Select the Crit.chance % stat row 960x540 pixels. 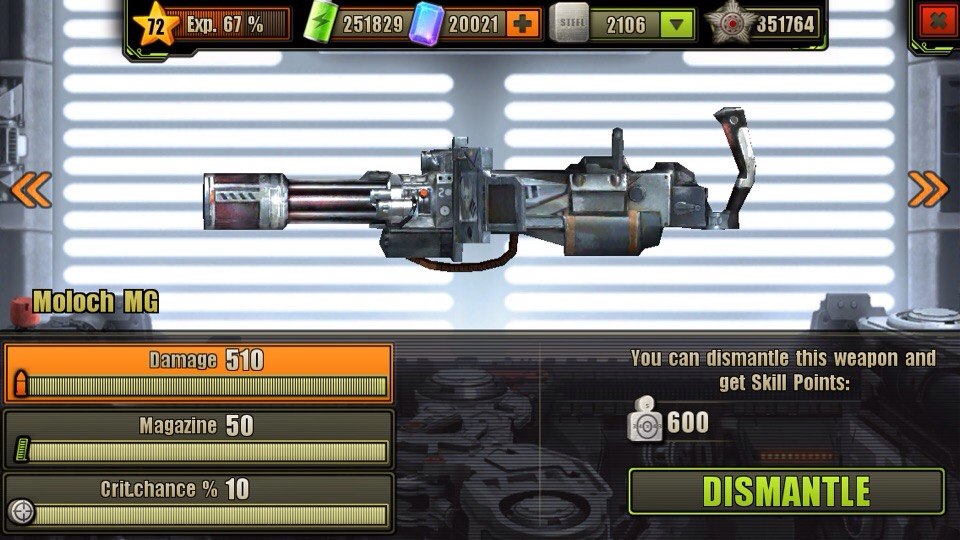[198, 502]
